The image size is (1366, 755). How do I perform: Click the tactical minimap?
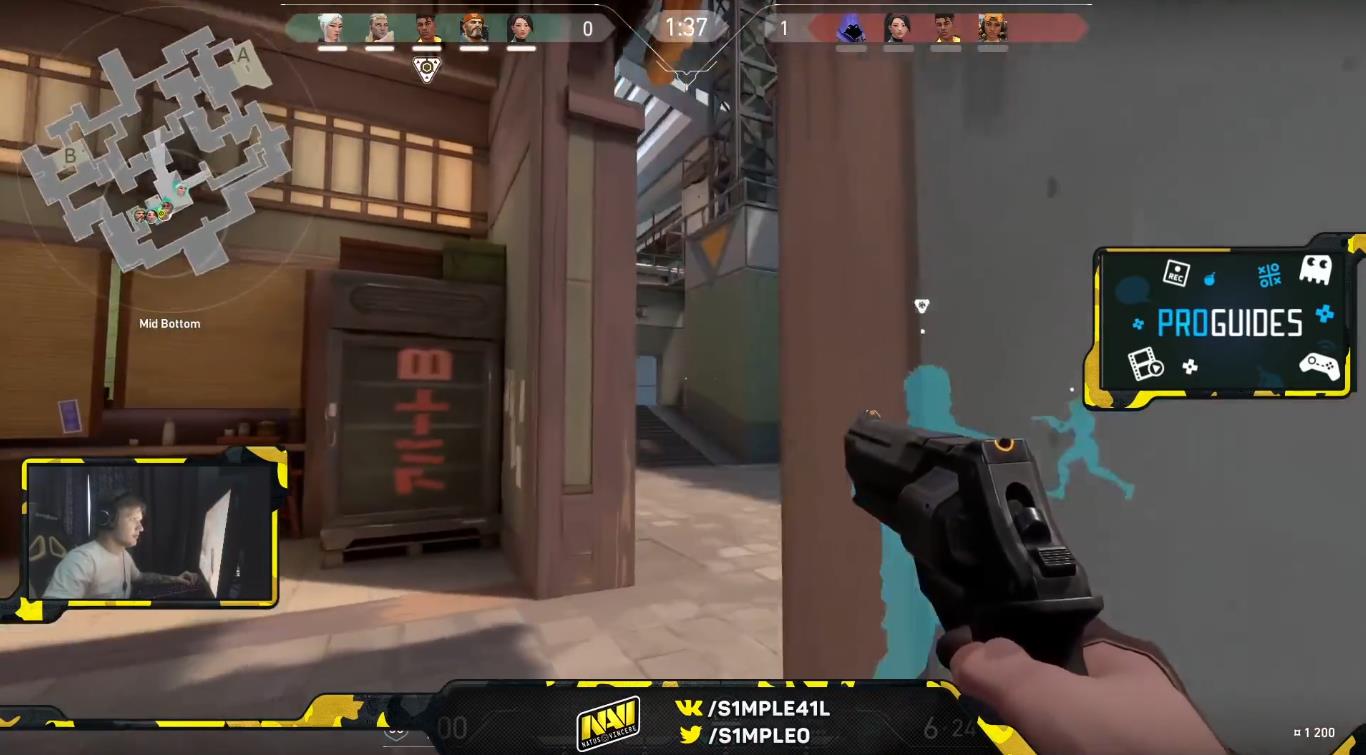tap(156, 150)
